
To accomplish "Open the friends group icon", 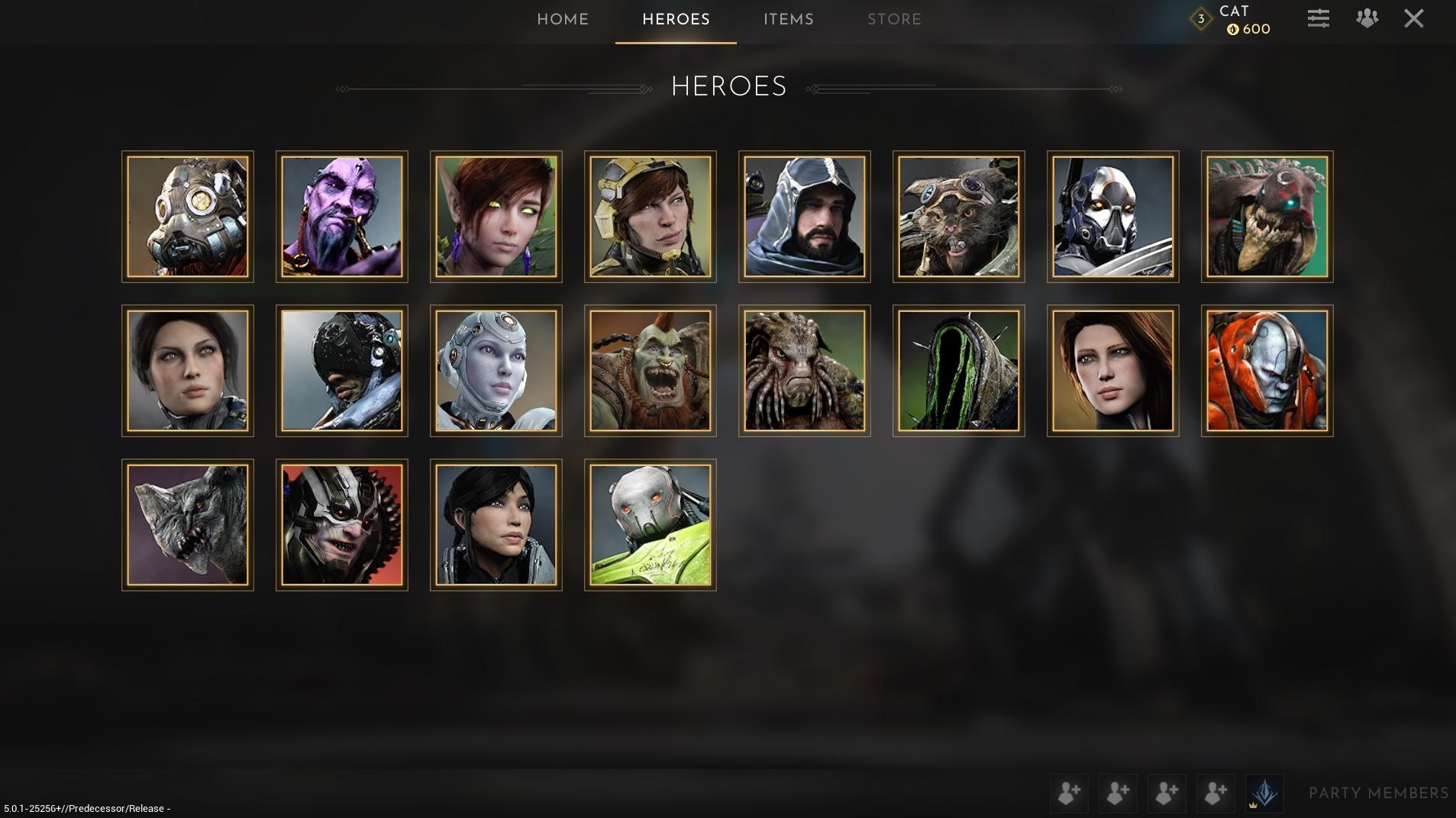I will coord(1367,18).
